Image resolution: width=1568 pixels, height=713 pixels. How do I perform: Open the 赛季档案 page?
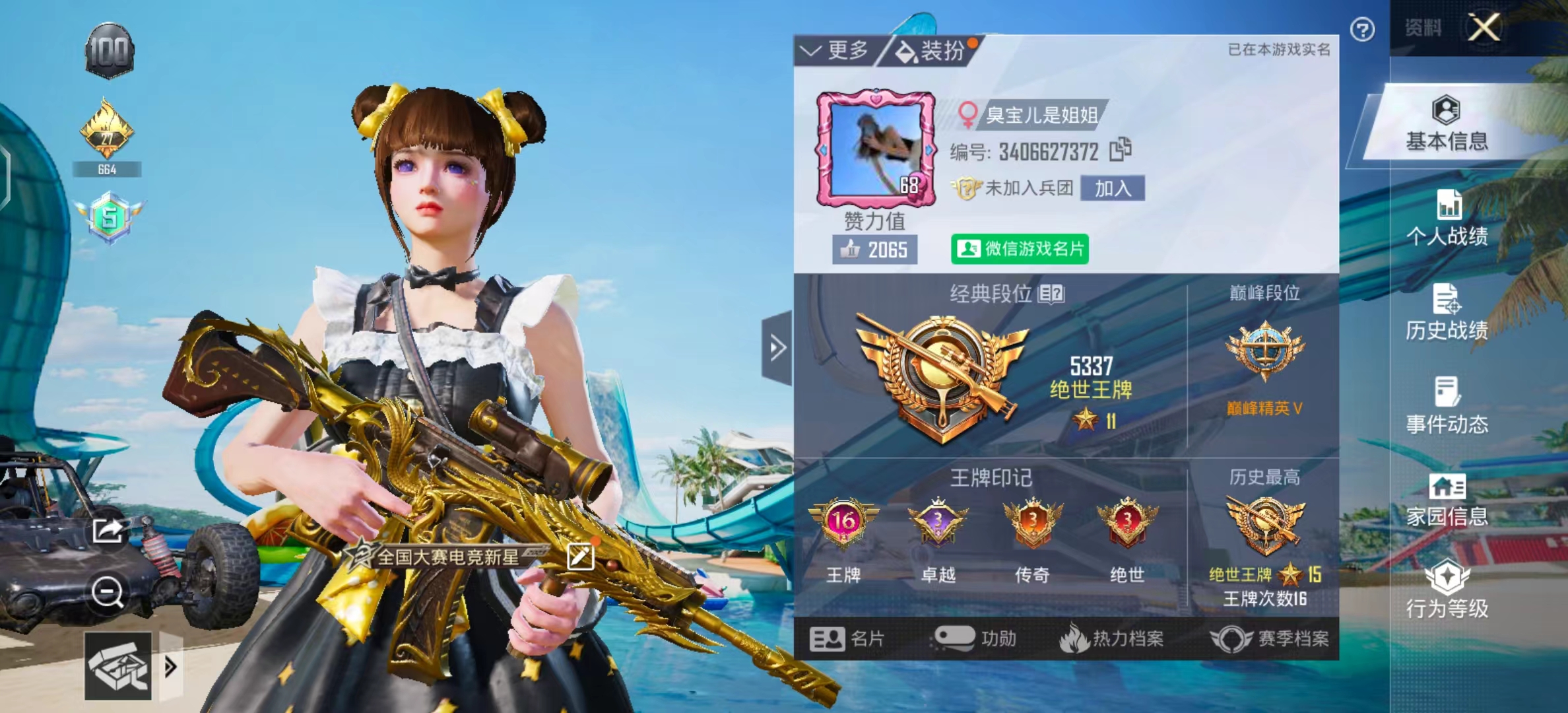coord(1270,638)
